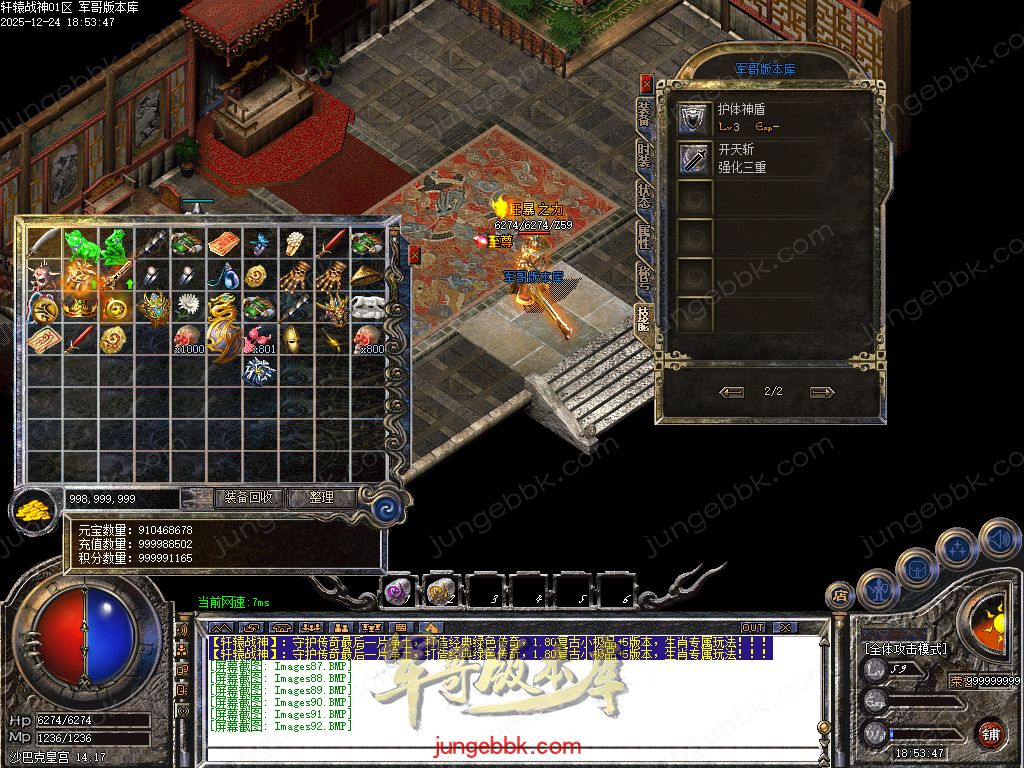The height and width of the screenshot is (768, 1024).
Task: Close the inventory bag window
Action: coord(414,255)
